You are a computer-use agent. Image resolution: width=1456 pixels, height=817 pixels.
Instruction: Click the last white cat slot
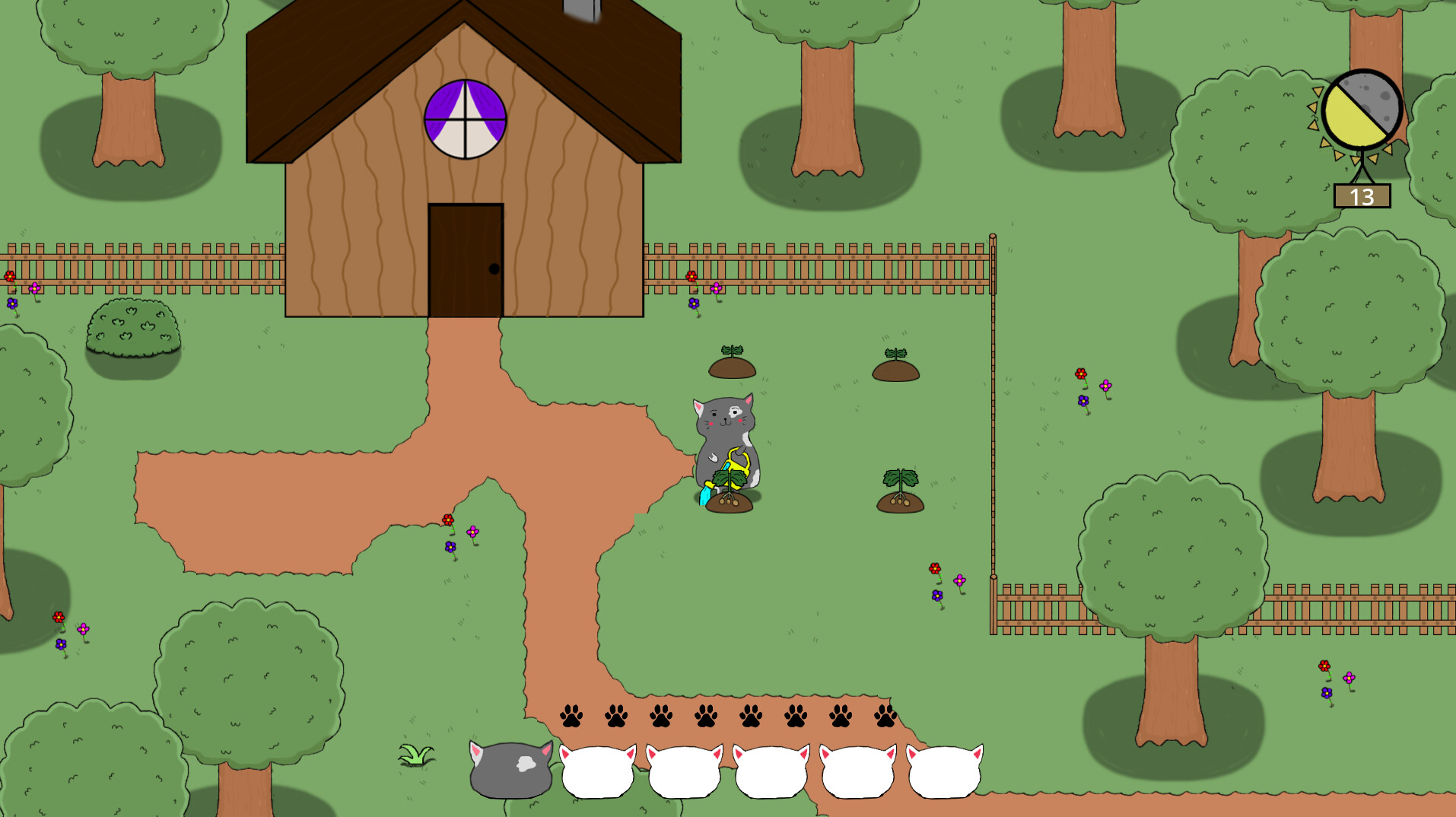pos(943,772)
